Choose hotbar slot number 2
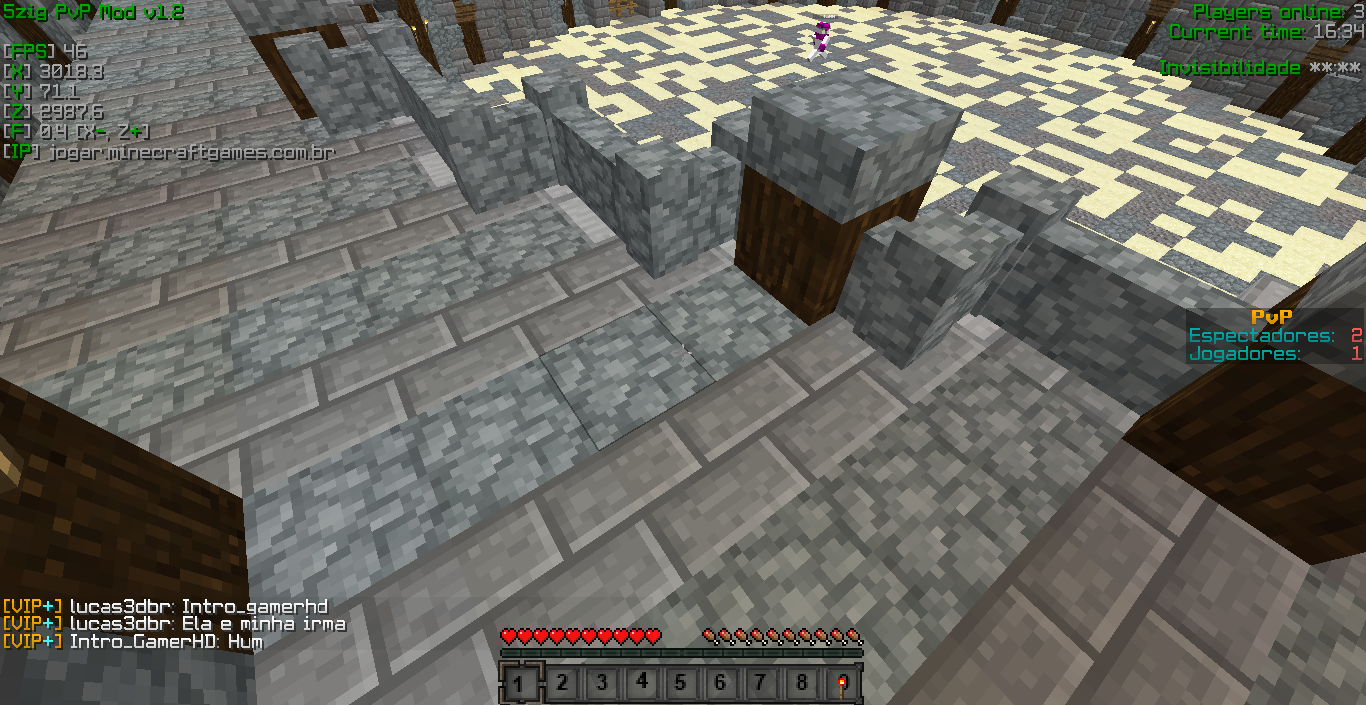Image resolution: width=1366 pixels, height=705 pixels. pos(562,684)
